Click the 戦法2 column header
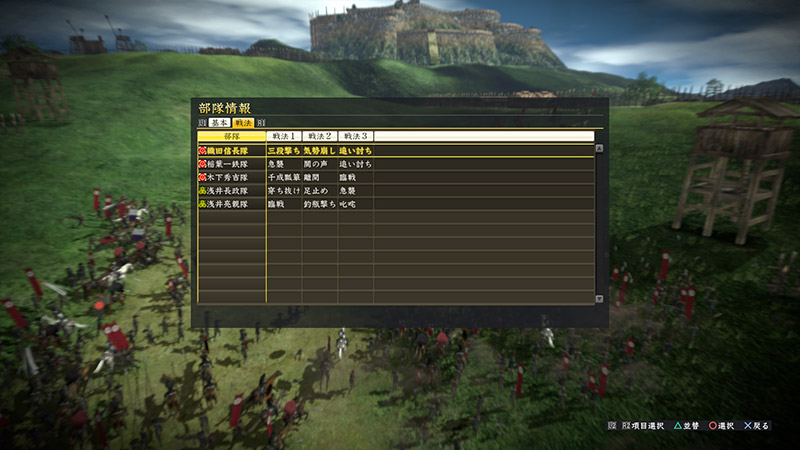This screenshot has height=450, width=800. 320,136
